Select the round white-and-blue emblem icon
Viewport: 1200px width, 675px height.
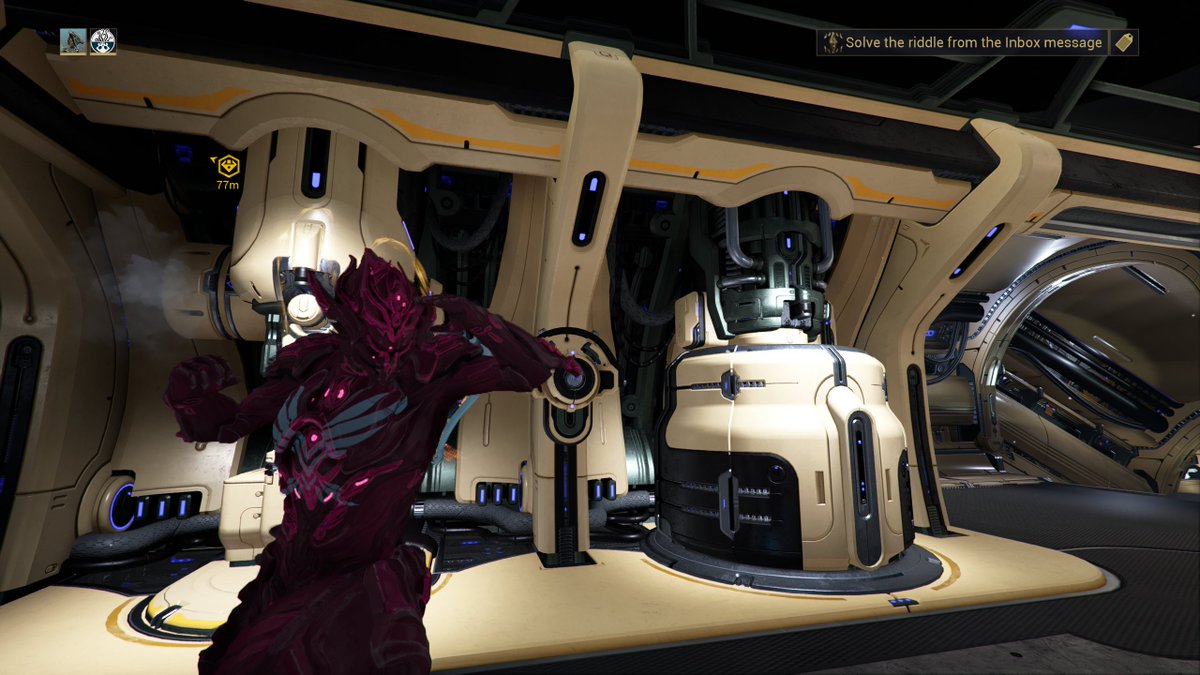(103, 41)
